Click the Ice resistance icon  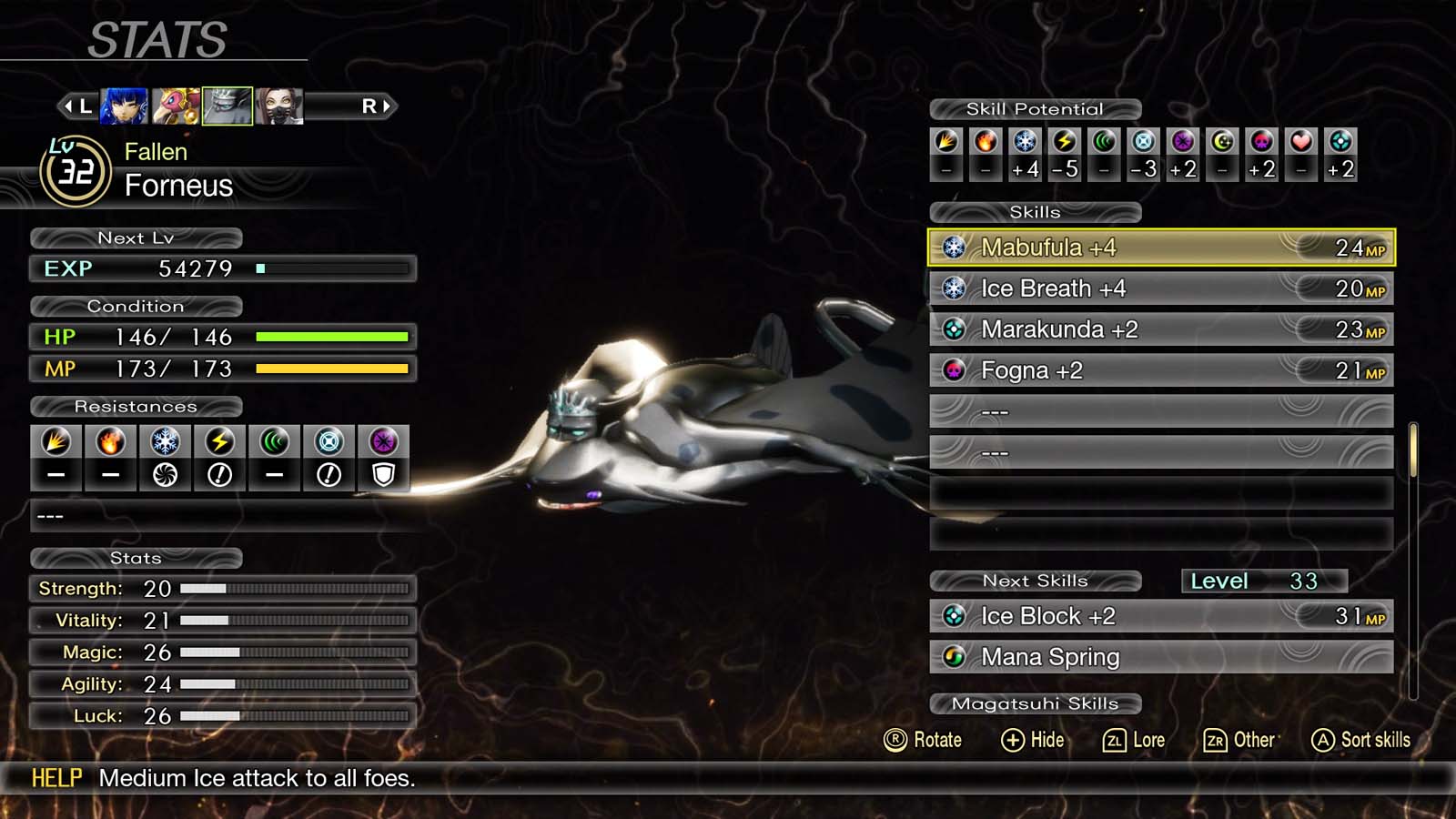[x=165, y=442]
